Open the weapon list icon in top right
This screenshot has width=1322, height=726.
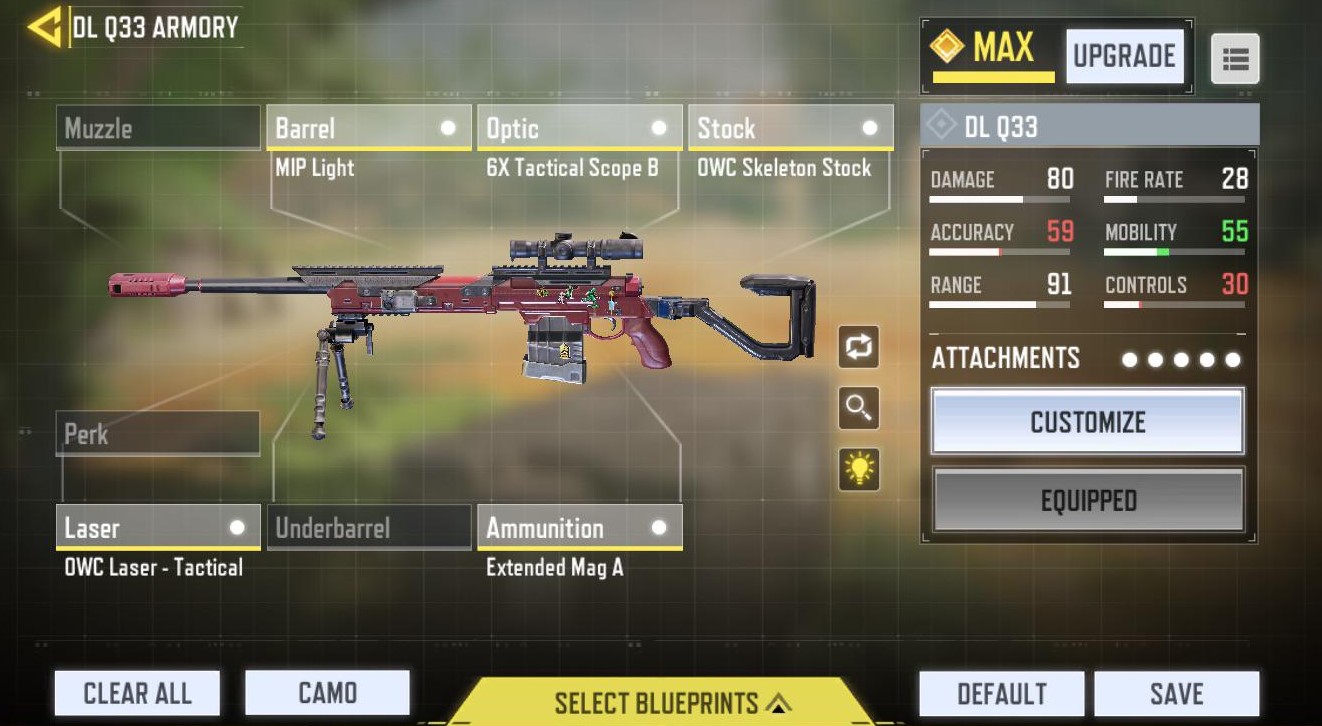point(1236,58)
